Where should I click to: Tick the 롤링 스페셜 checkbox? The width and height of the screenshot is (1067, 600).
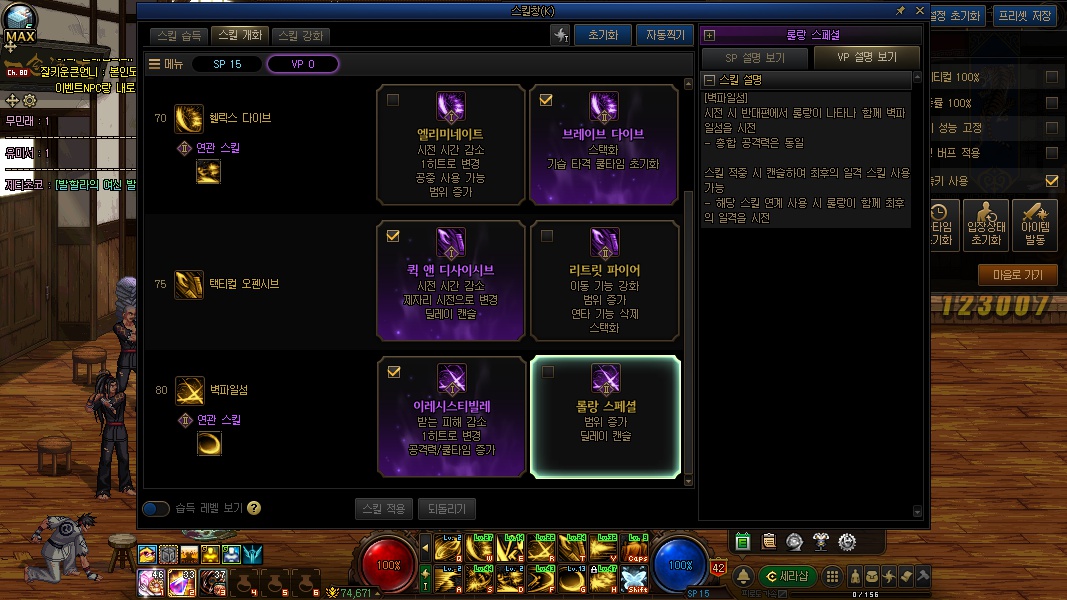[547, 372]
